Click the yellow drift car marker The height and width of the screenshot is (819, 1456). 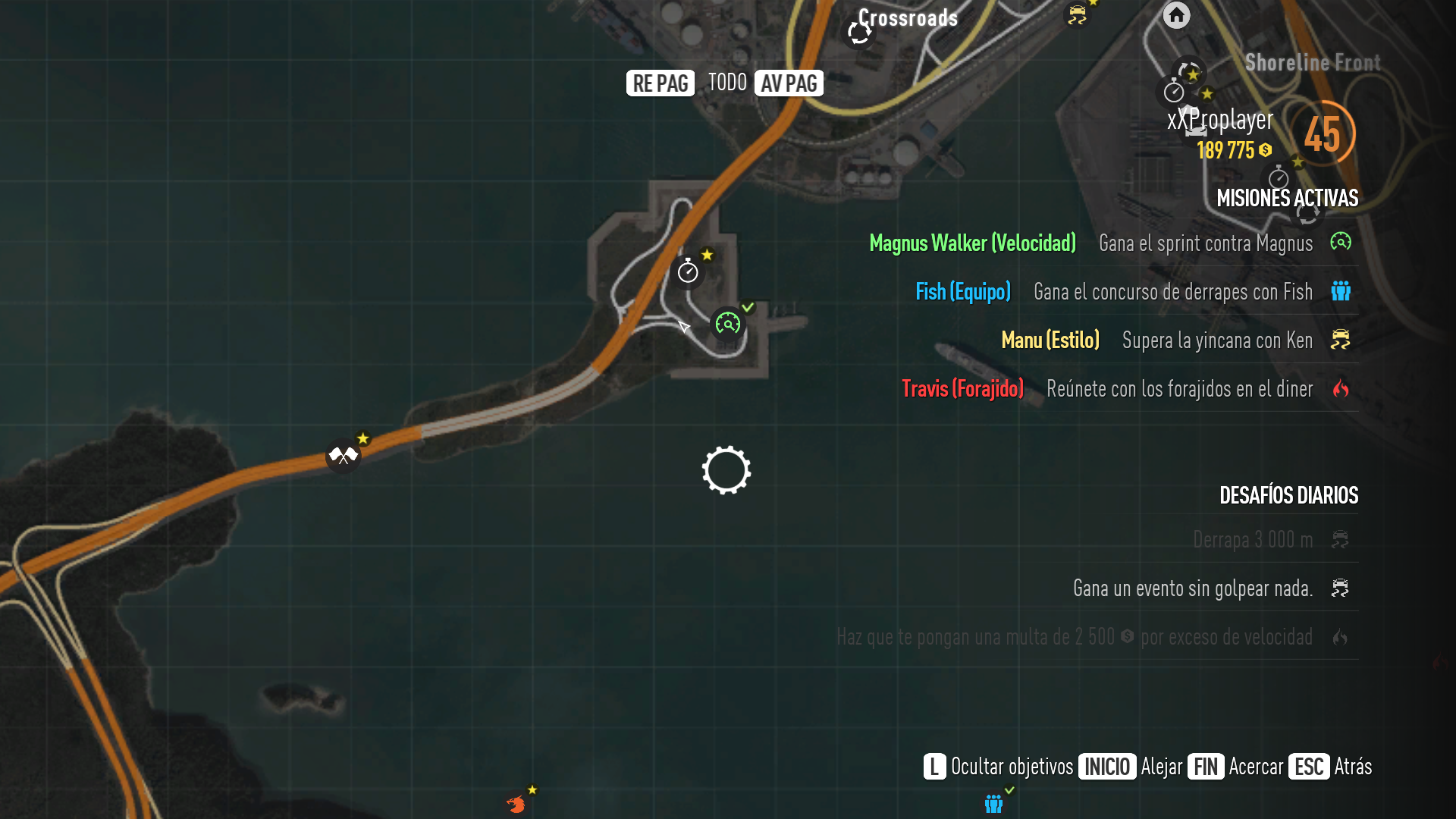pos(1078,15)
